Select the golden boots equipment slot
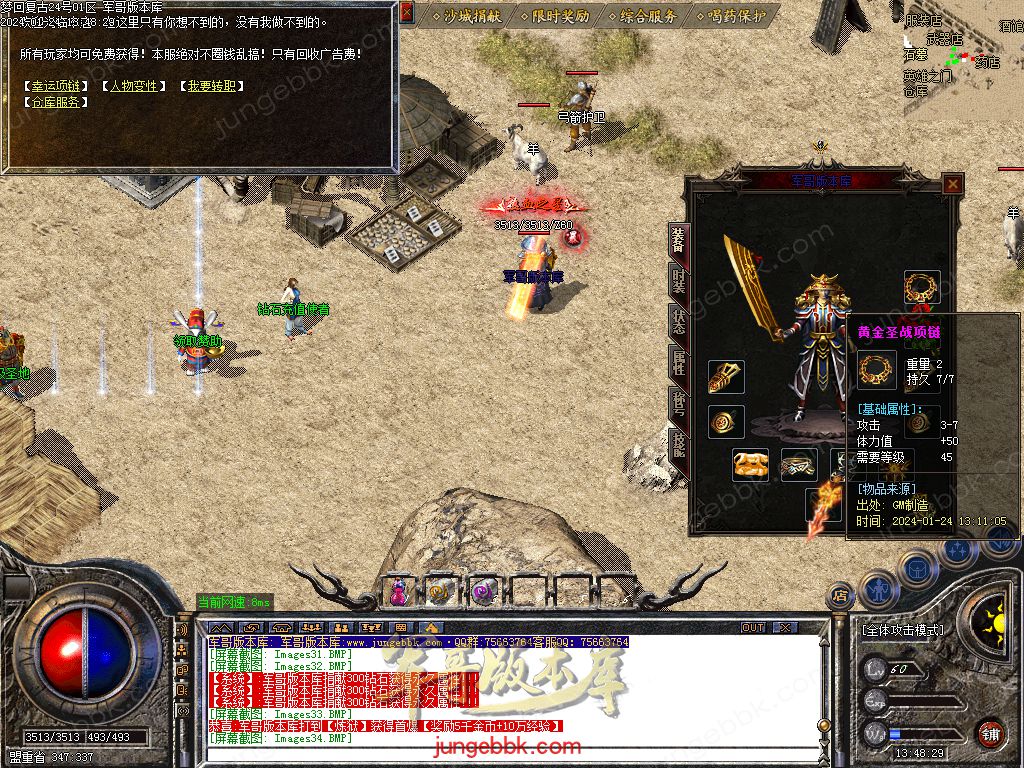Screen dimensions: 1024x768 750,465
